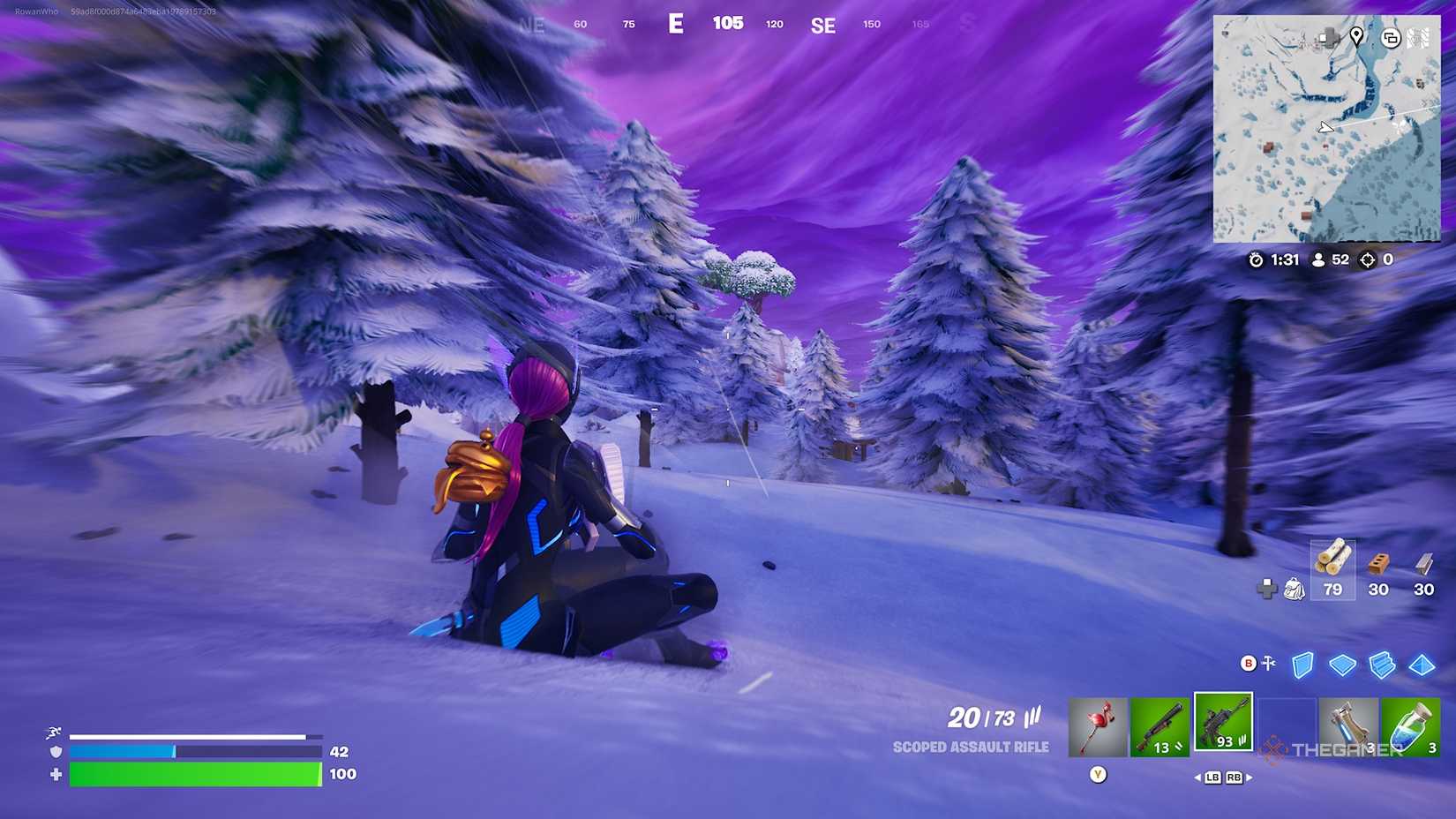Select the wall building piece

tap(1303, 665)
